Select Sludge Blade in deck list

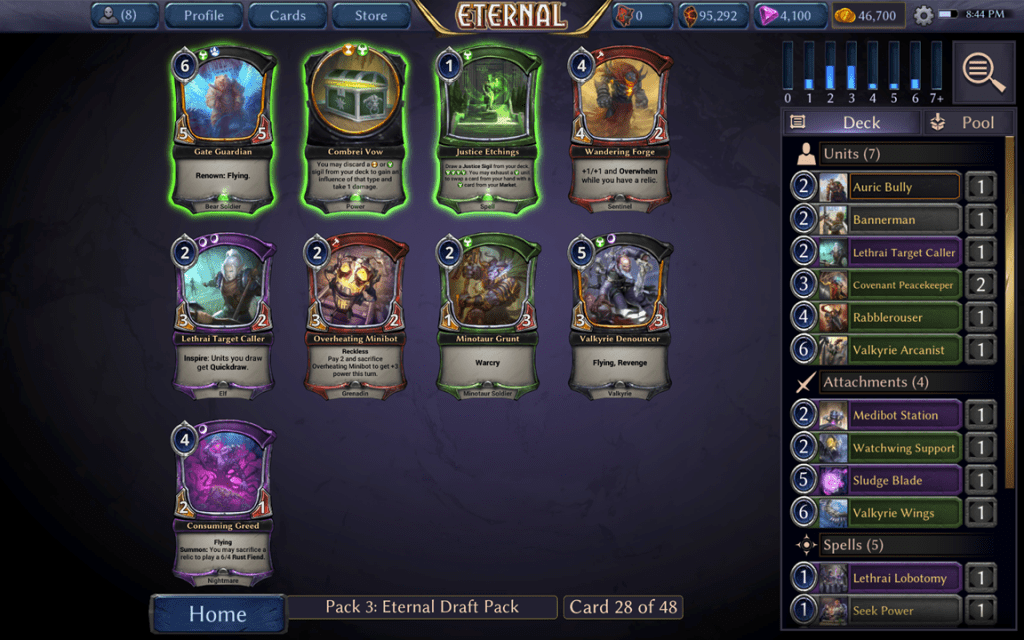click(876, 480)
